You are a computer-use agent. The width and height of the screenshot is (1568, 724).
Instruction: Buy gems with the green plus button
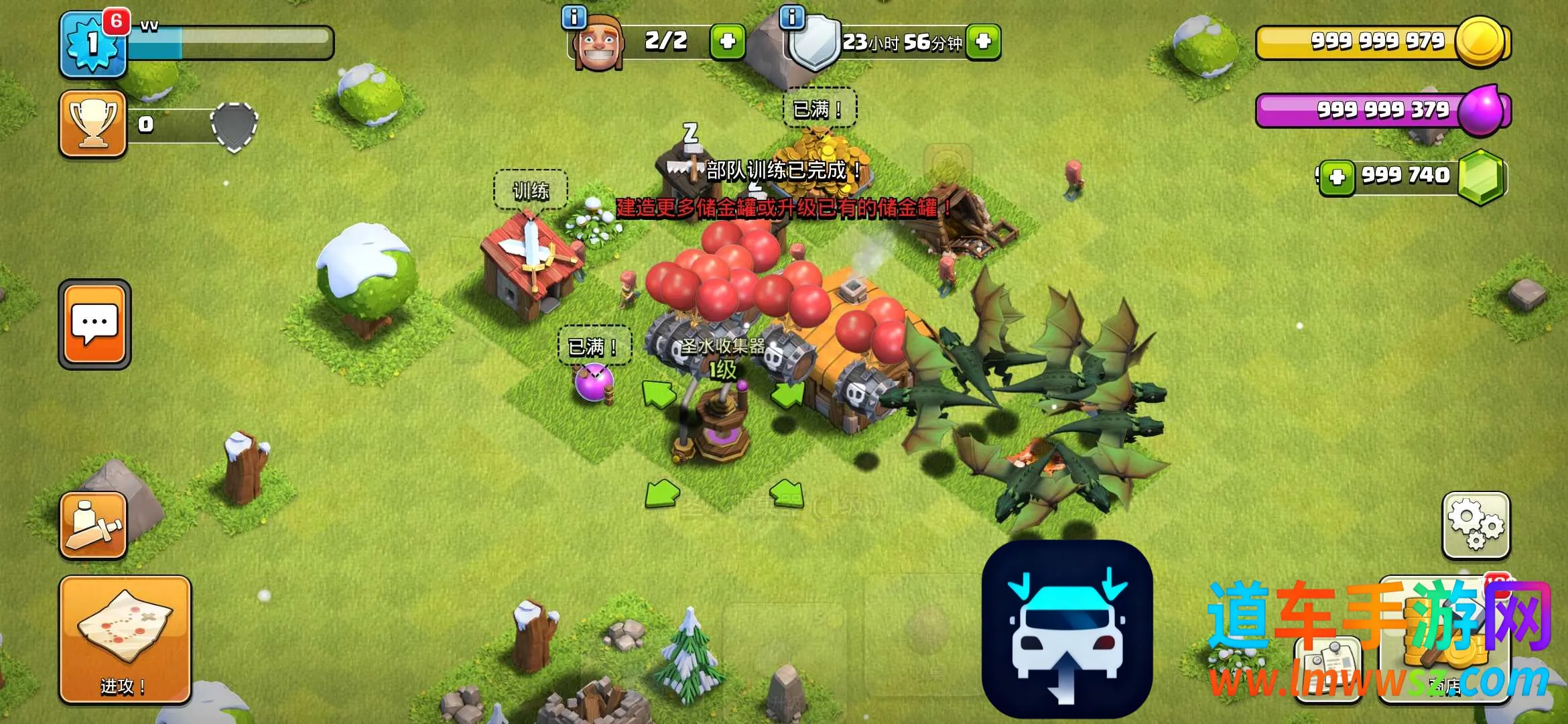1337,177
